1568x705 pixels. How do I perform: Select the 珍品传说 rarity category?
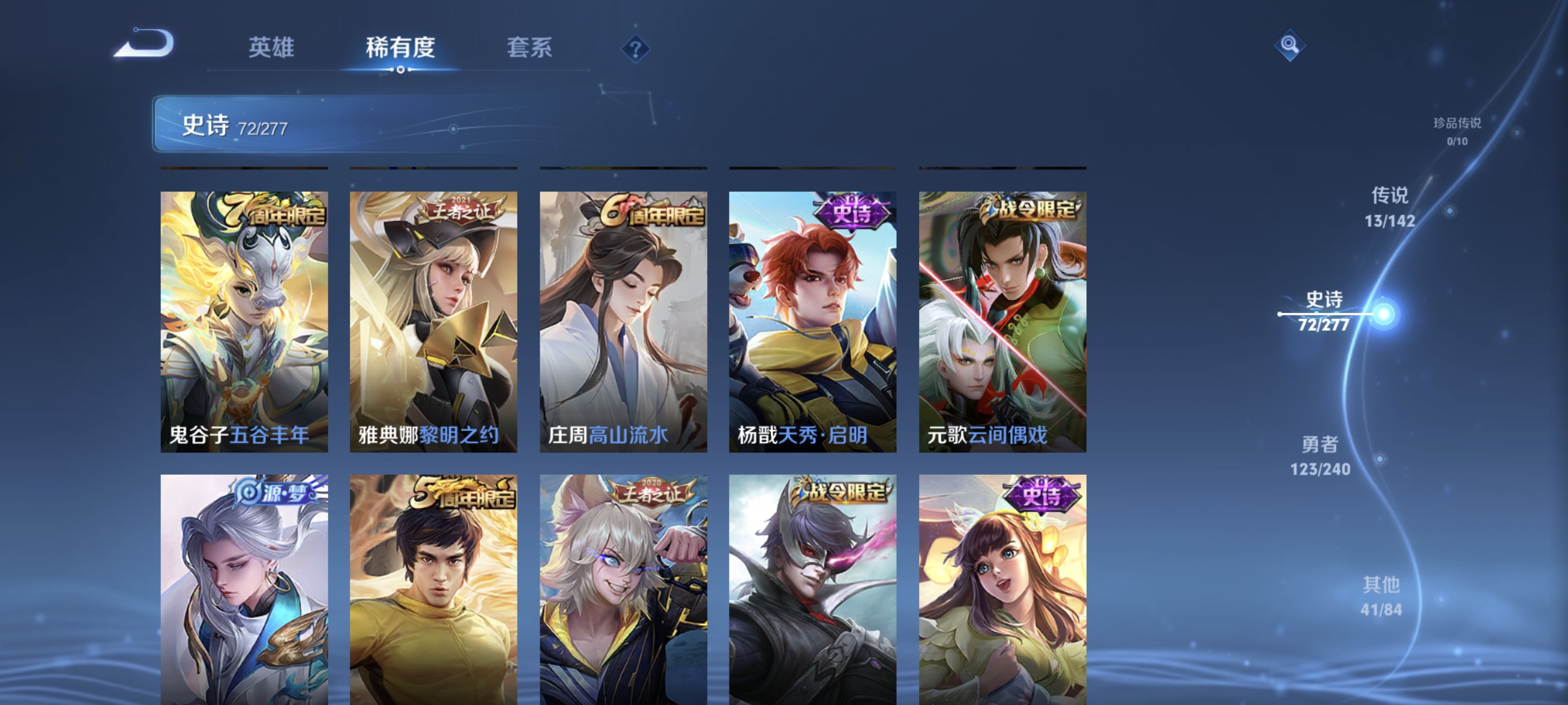coord(1458,130)
